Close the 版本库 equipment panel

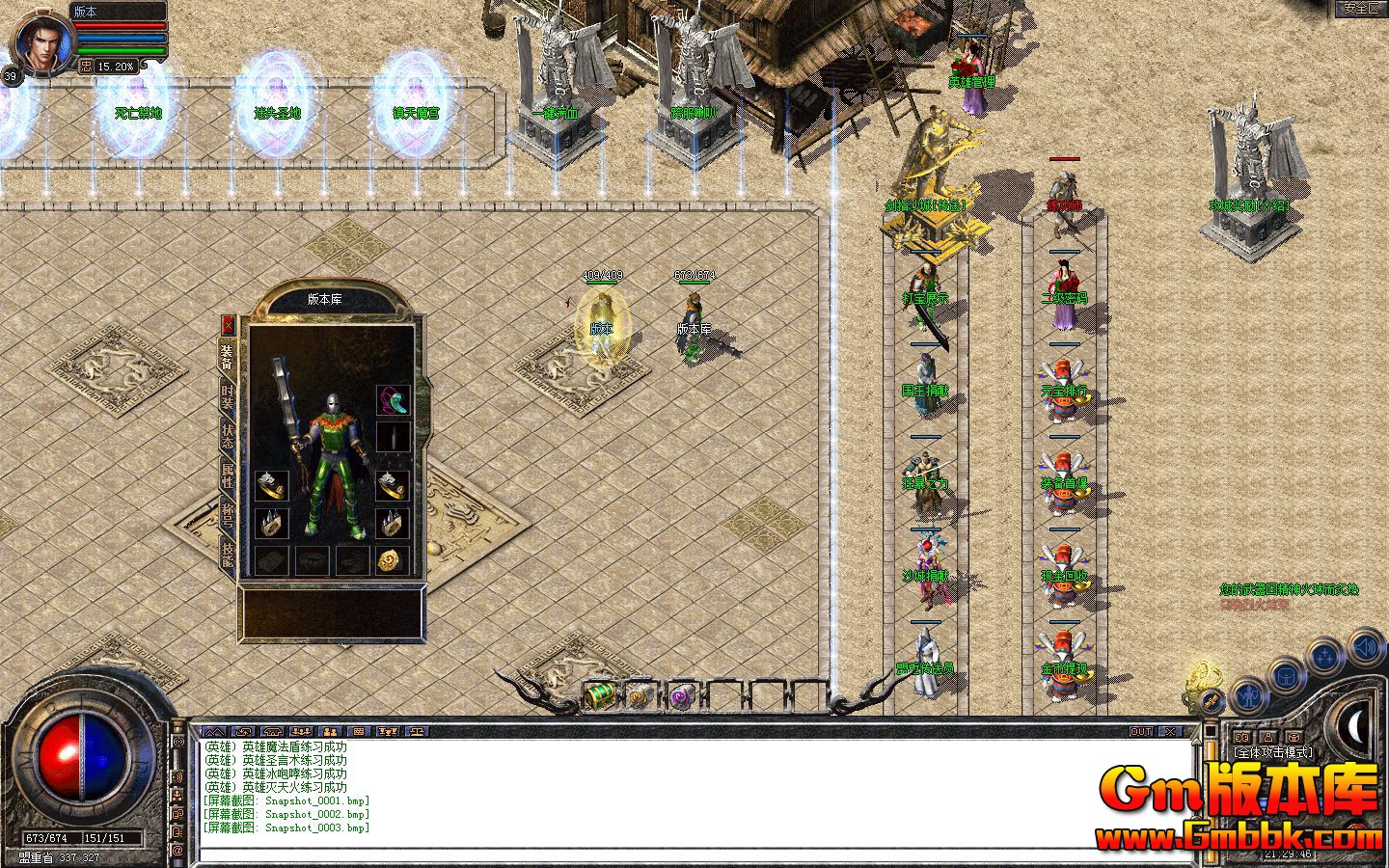[x=229, y=324]
